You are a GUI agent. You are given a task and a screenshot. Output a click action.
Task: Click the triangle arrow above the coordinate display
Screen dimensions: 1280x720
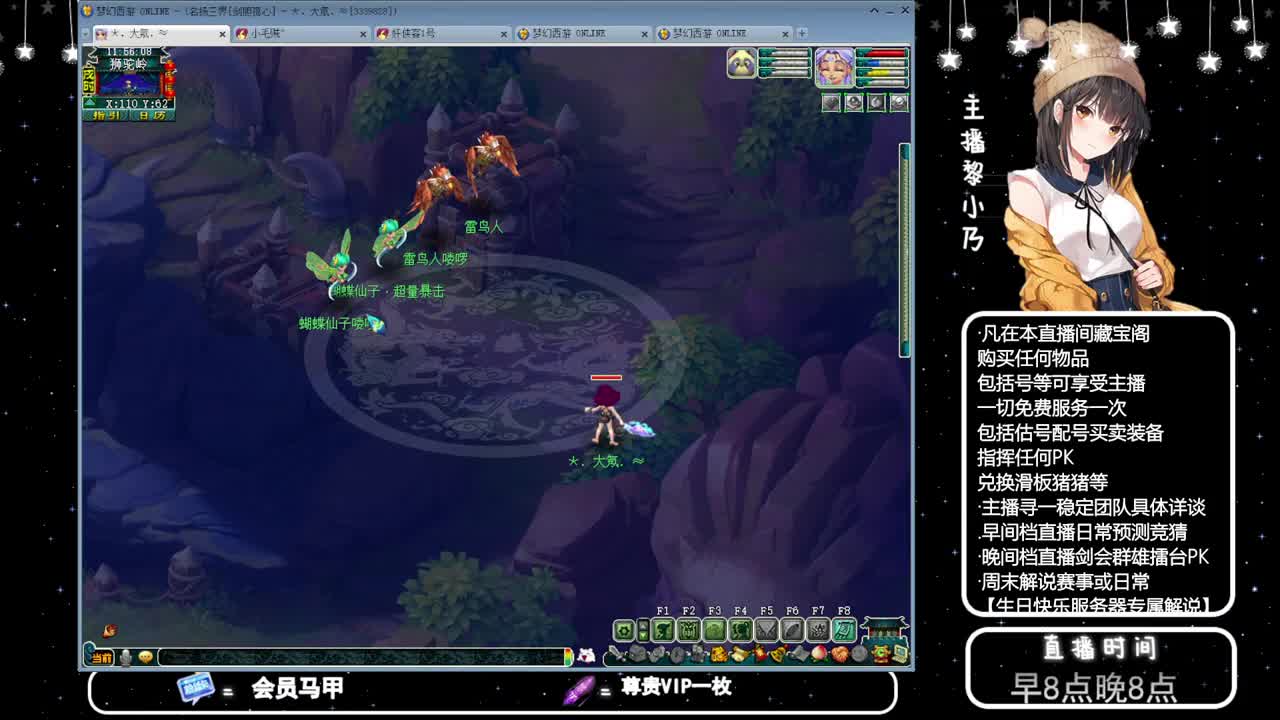[89, 102]
